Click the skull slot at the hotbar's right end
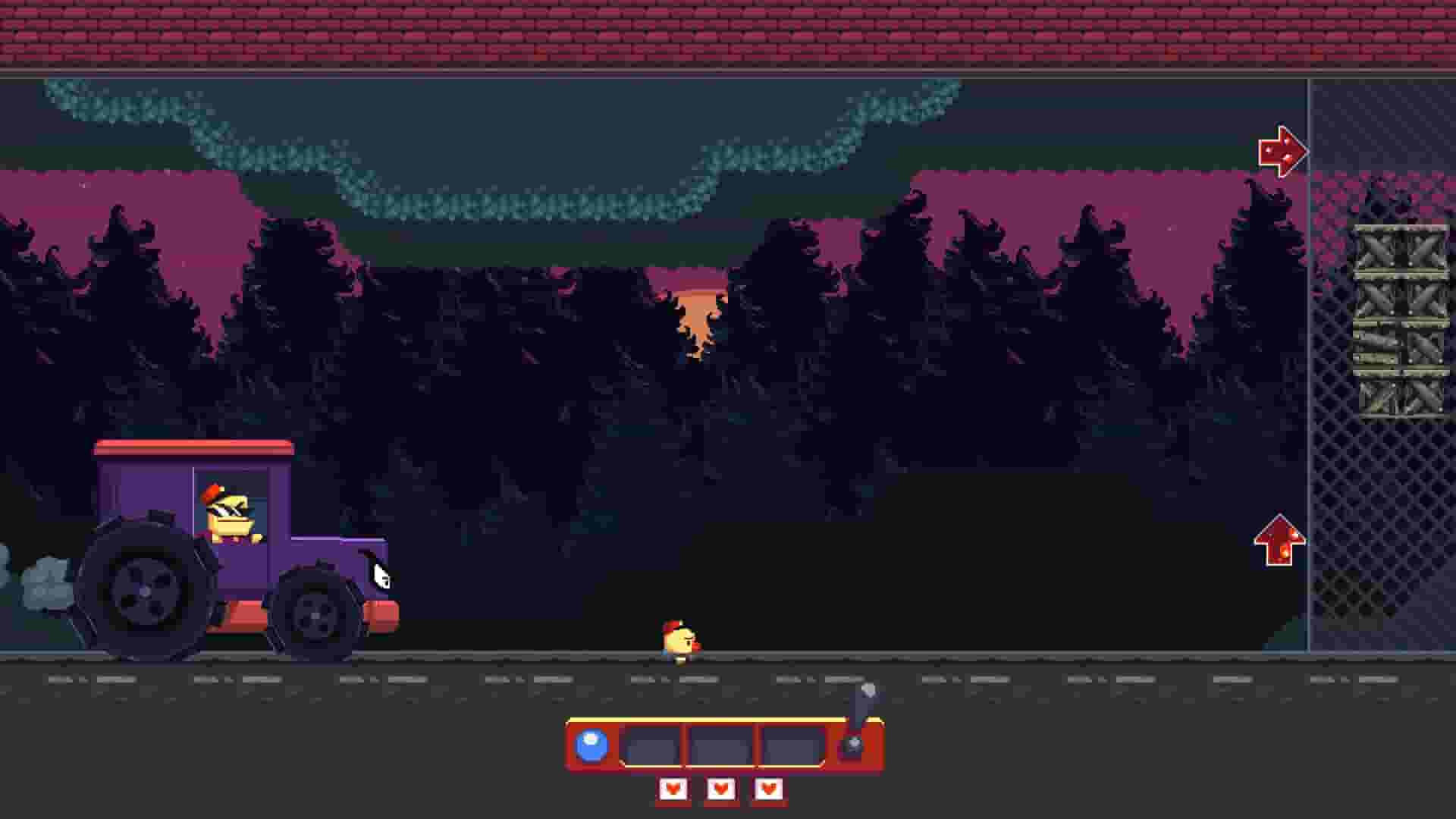The height and width of the screenshot is (819, 1456). click(852, 745)
